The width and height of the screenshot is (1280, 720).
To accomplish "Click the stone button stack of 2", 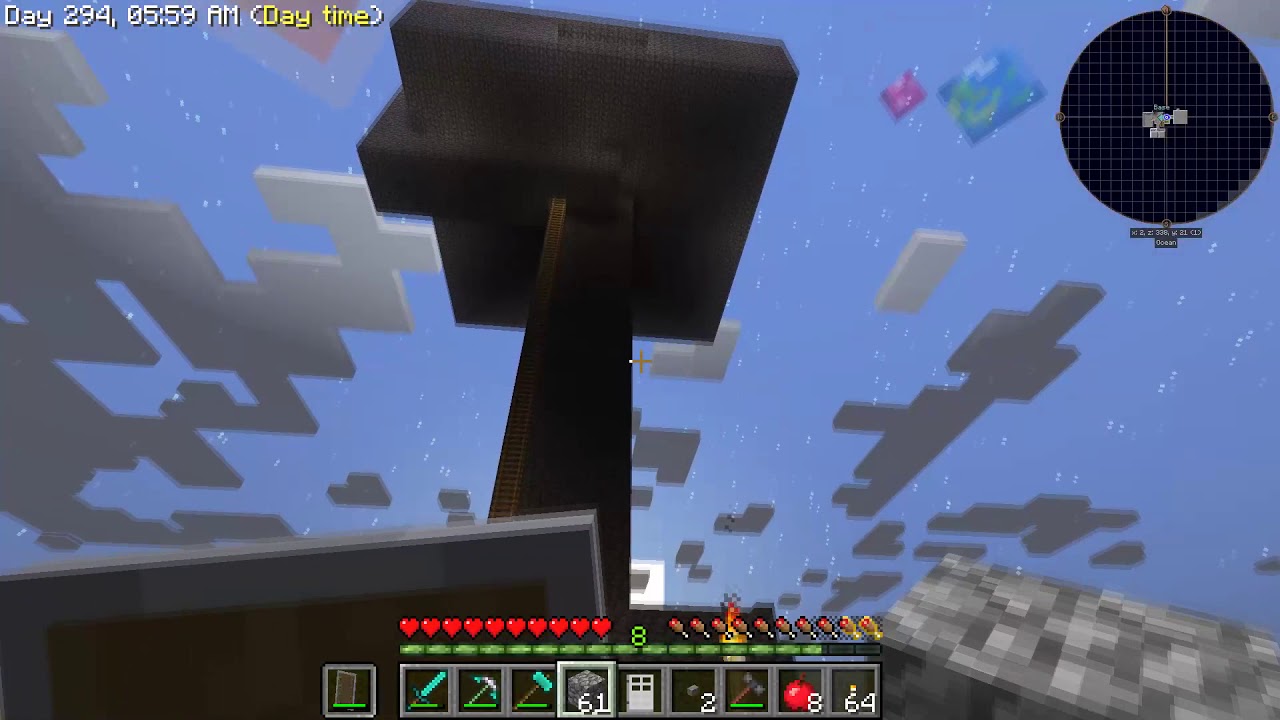I will pos(691,689).
